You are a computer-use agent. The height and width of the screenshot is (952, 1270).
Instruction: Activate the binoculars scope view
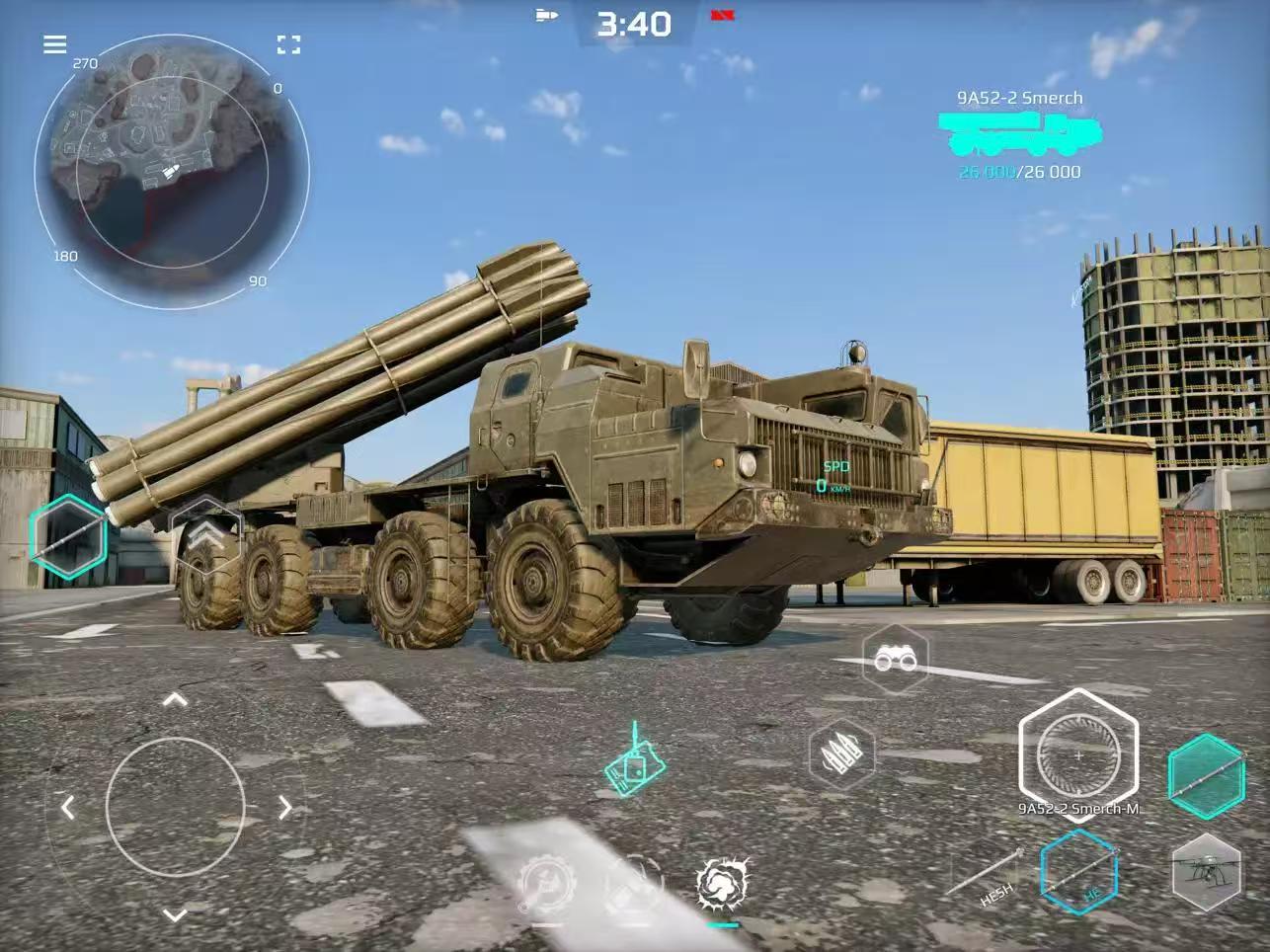coord(895,660)
